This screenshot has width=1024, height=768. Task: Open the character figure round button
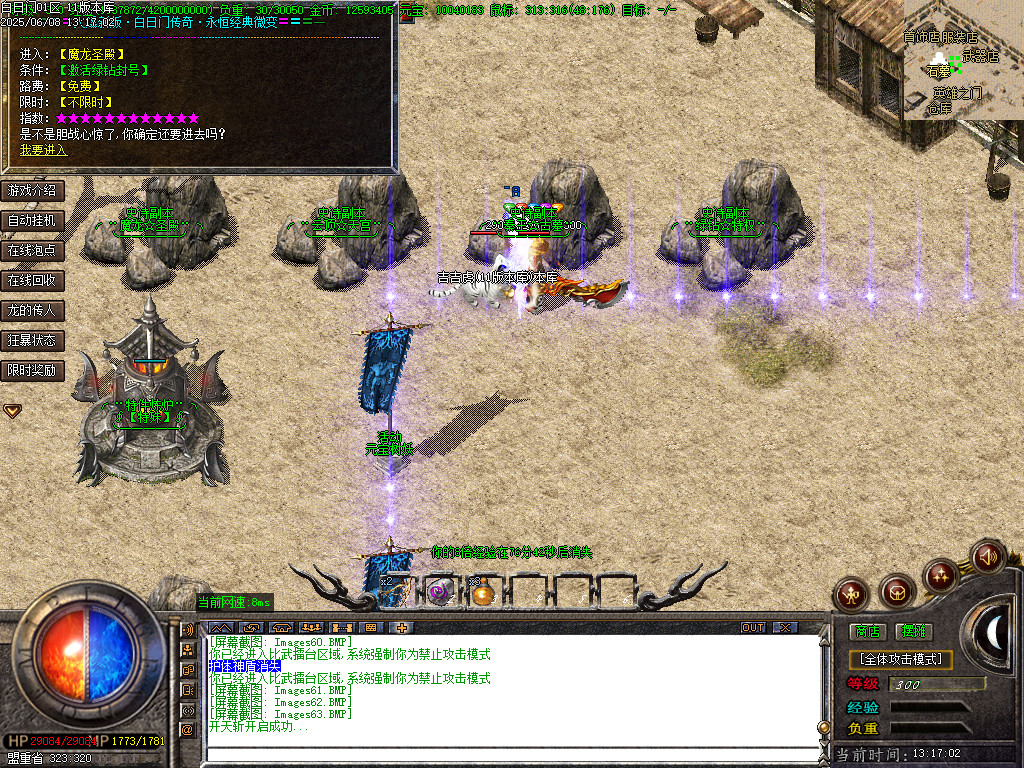[852, 594]
